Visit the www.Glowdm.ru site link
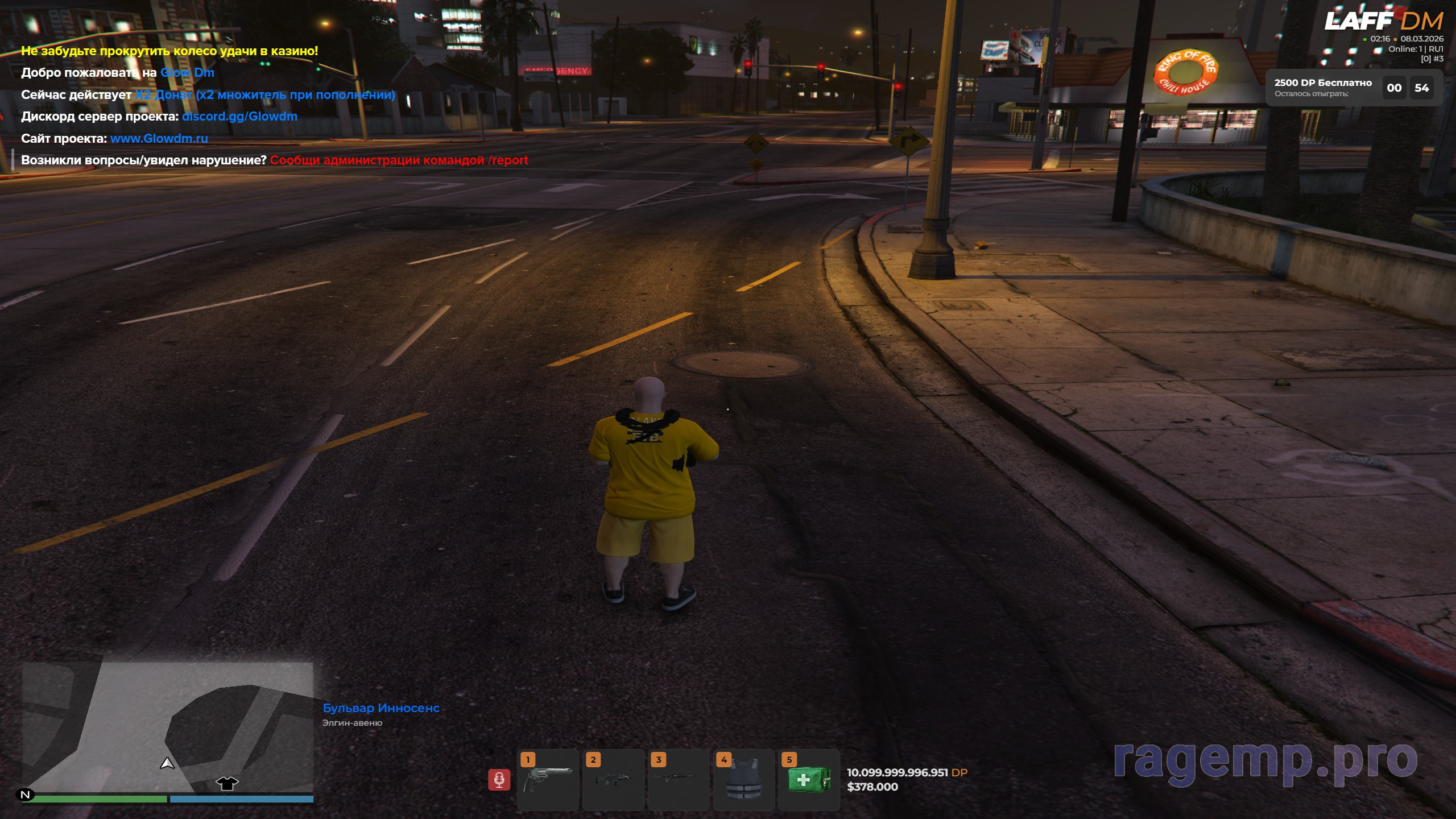Viewport: 1456px width, 819px height. (x=159, y=138)
